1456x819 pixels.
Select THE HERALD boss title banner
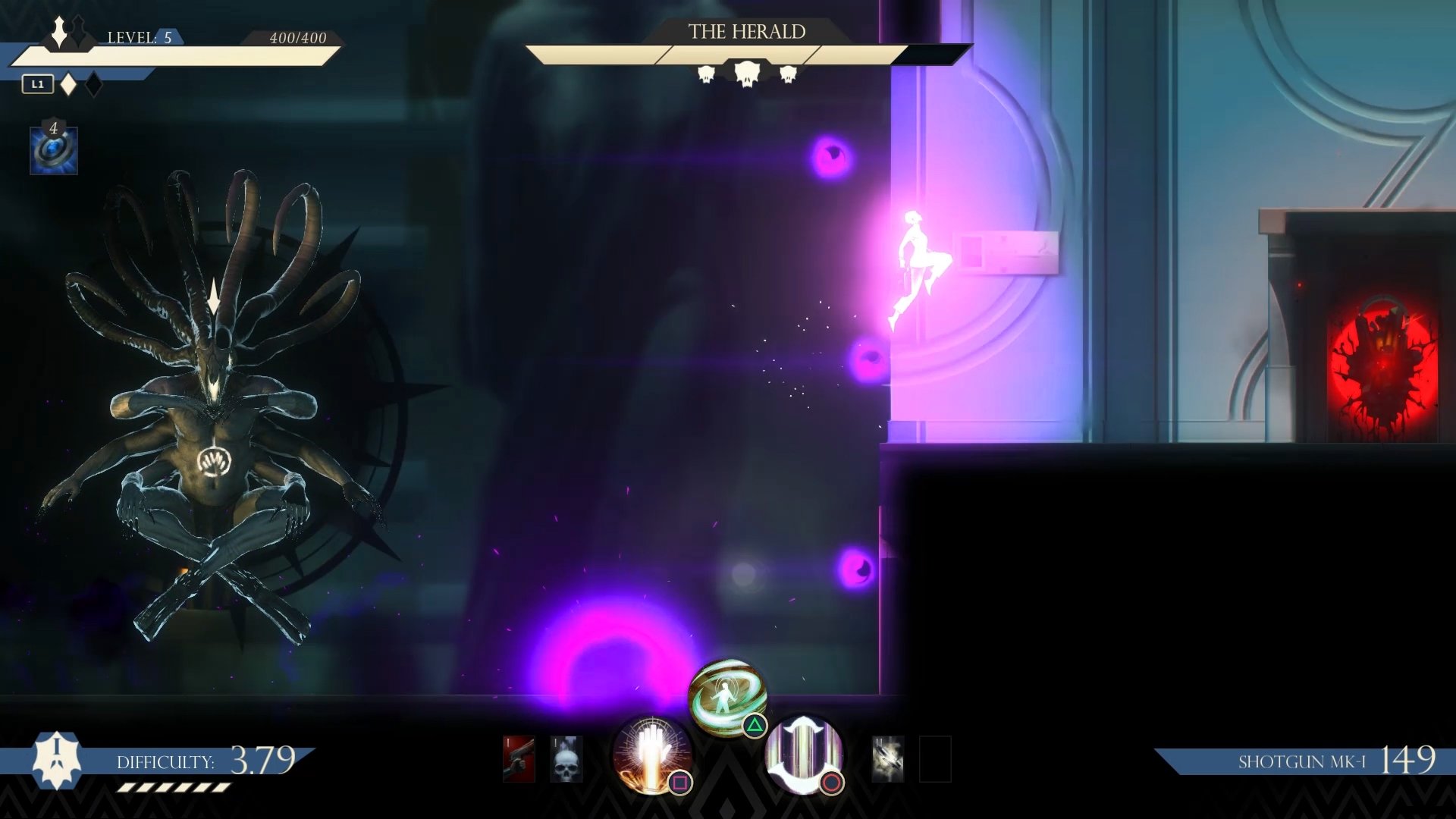click(x=747, y=32)
